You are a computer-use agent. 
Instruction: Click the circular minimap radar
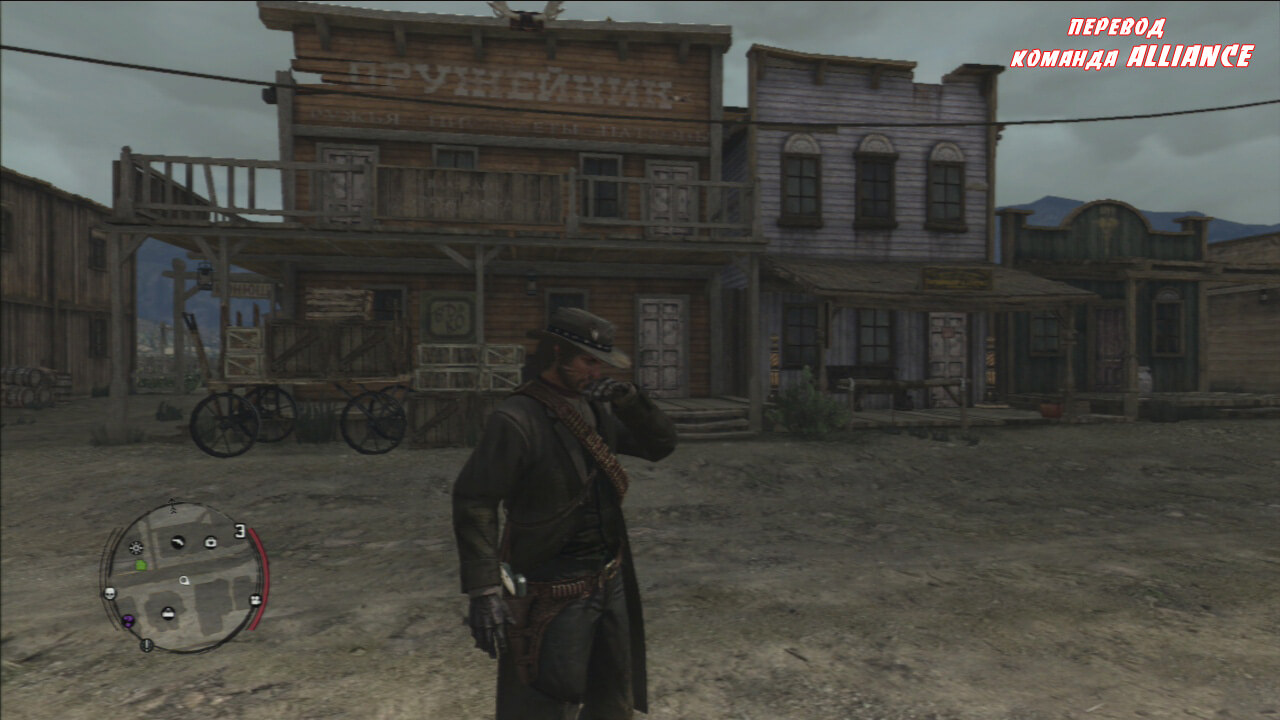tap(183, 578)
